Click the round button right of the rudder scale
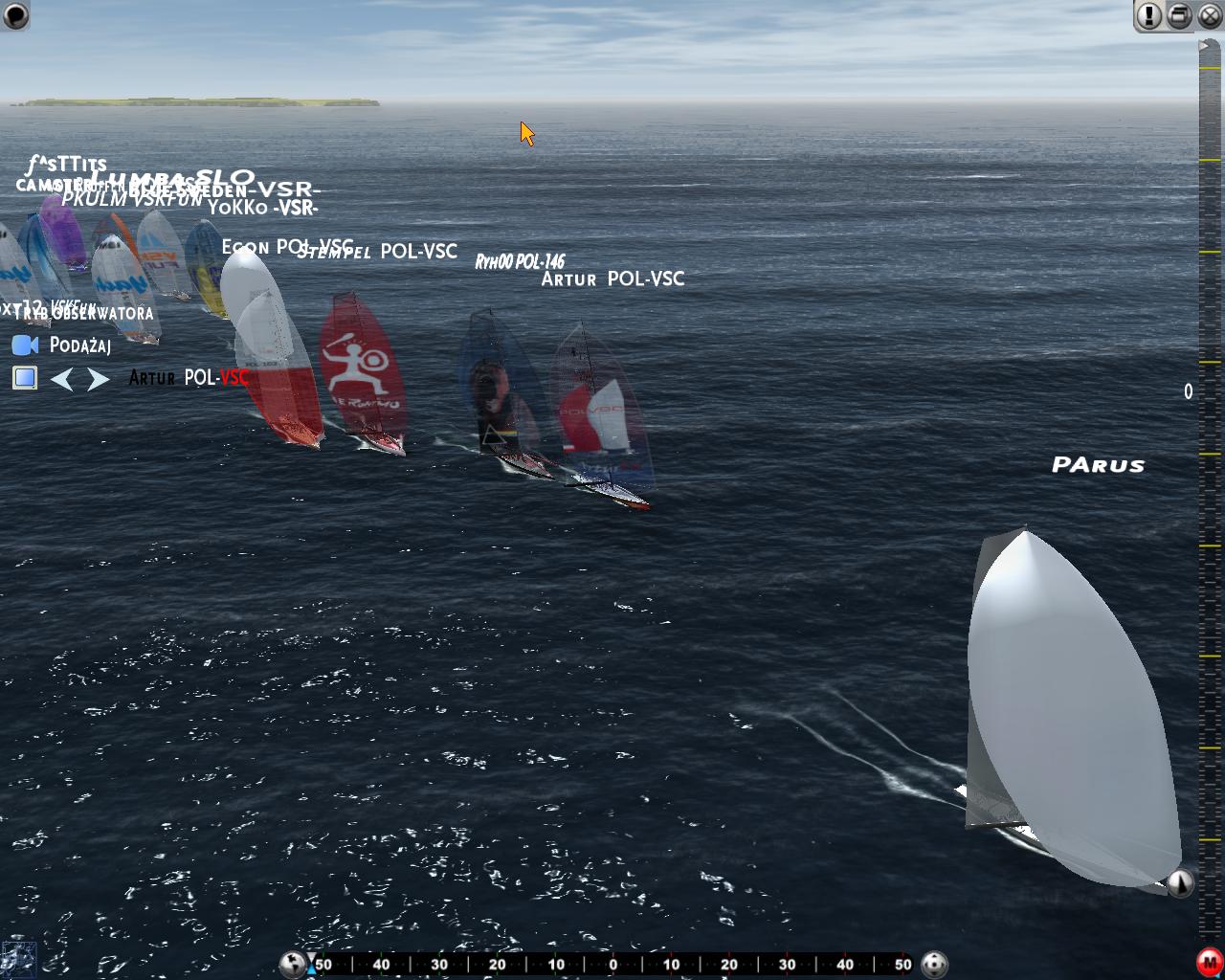This screenshot has width=1225, height=980. [x=933, y=964]
